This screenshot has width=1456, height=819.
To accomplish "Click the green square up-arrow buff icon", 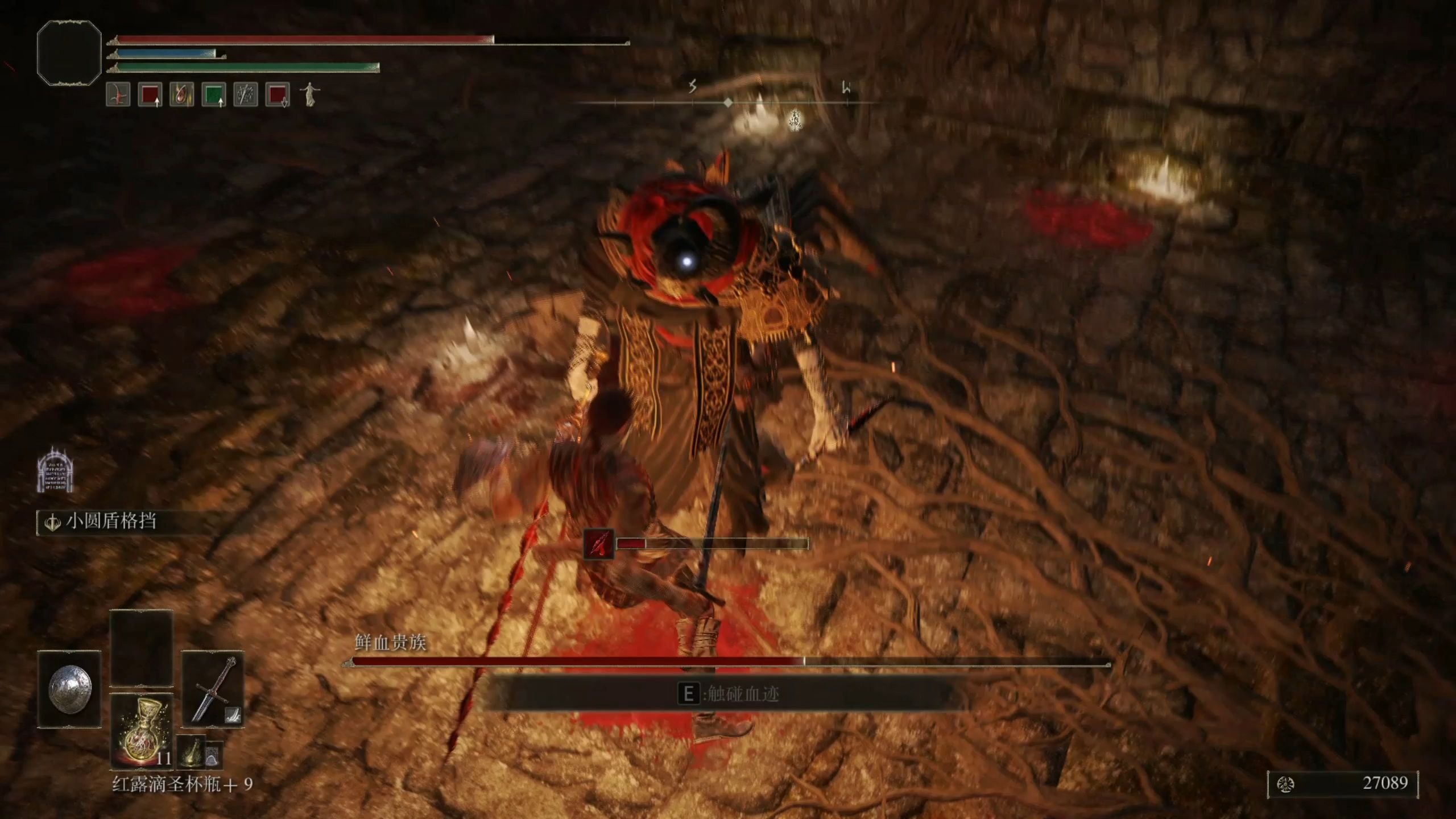I will (214, 94).
